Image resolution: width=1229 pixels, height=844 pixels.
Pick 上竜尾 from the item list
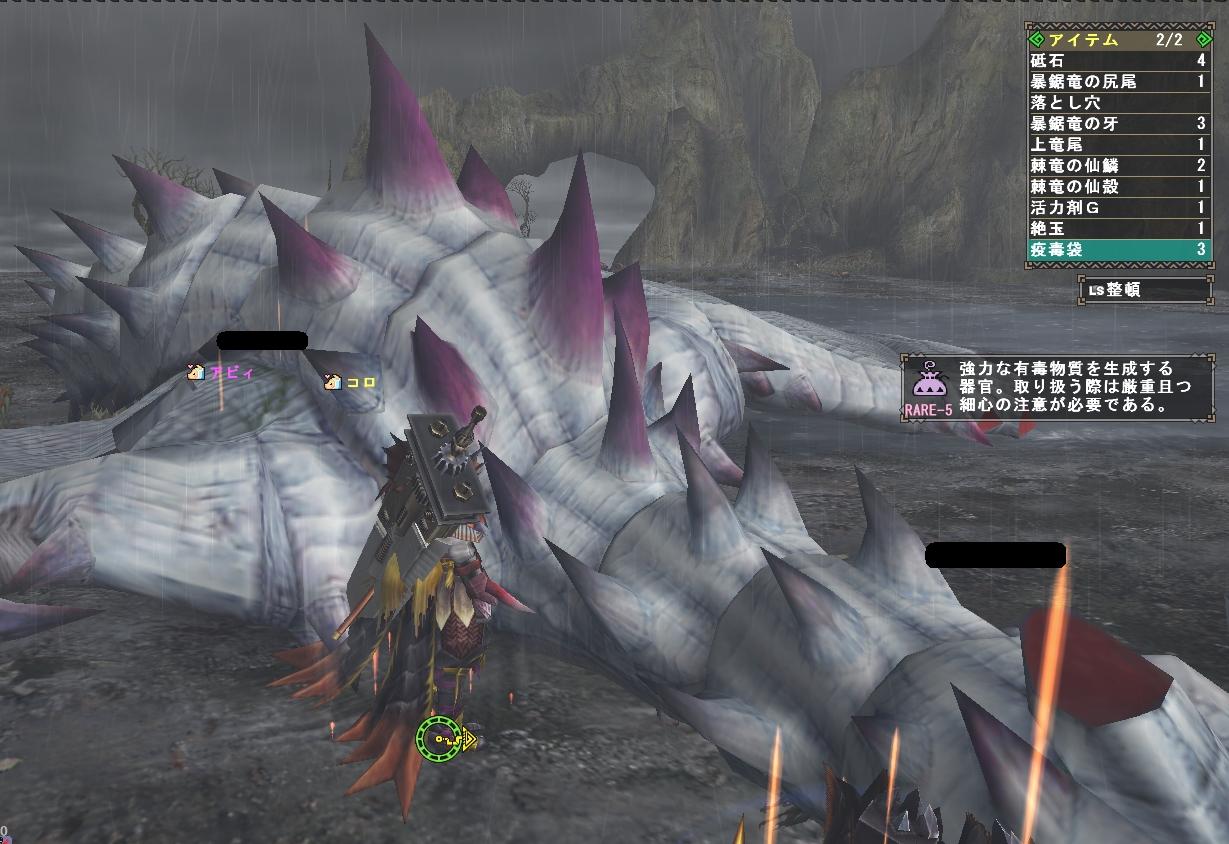[x=1118, y=145]
